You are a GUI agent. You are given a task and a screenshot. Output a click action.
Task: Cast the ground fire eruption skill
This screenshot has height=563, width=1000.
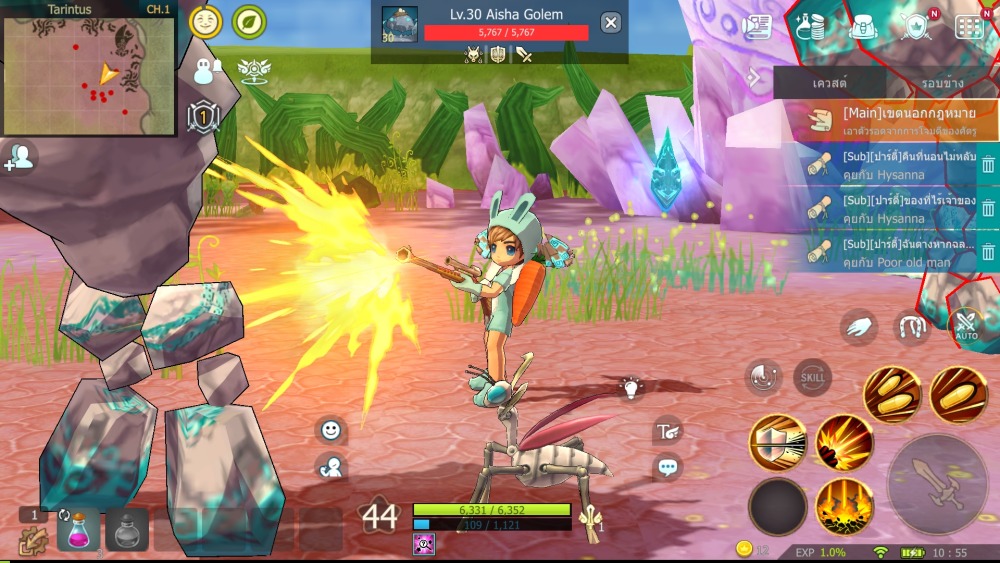coord(845,507)
